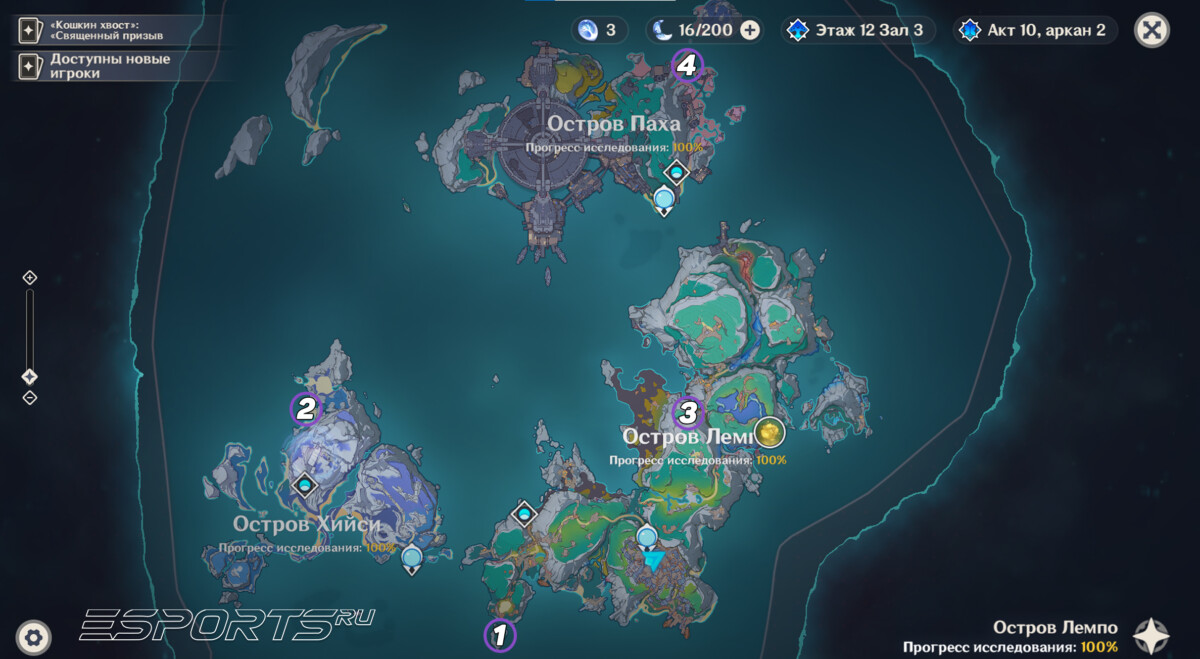Zoom in the map with the plus button

(x=30, y=277)
